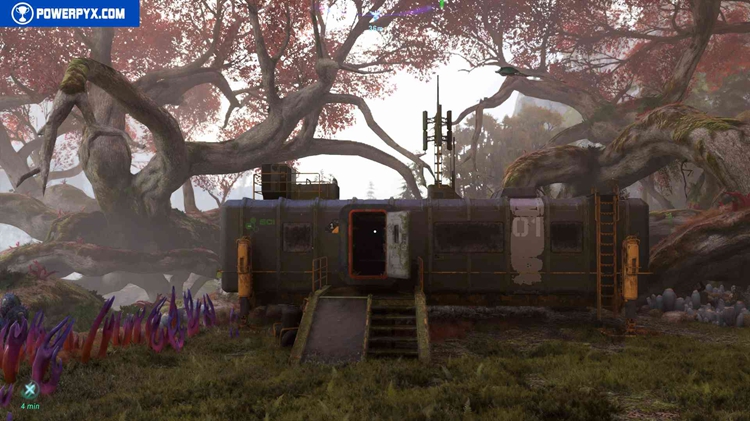Click the PowerPyx.com logo watermark
750x421 pixels.
click(x=70, y=13)
